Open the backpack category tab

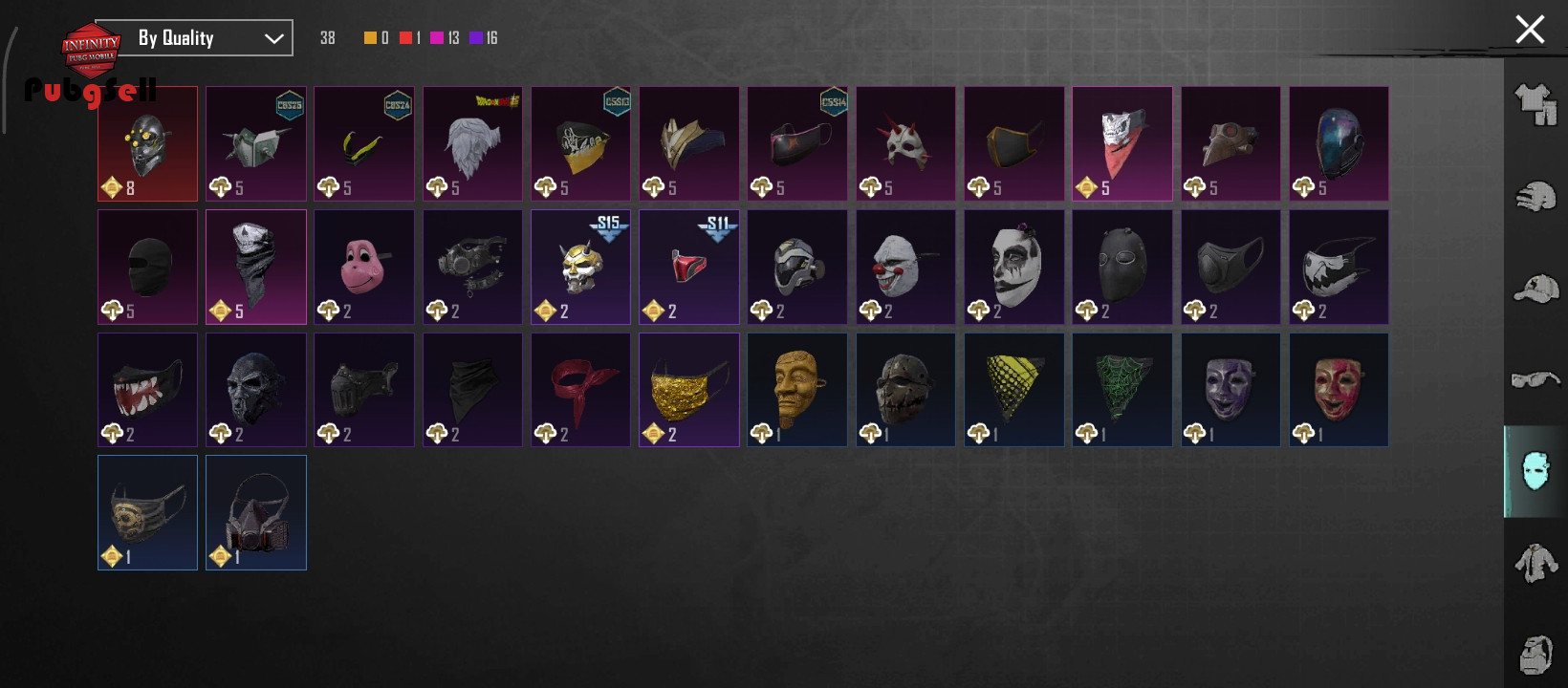1535,655
